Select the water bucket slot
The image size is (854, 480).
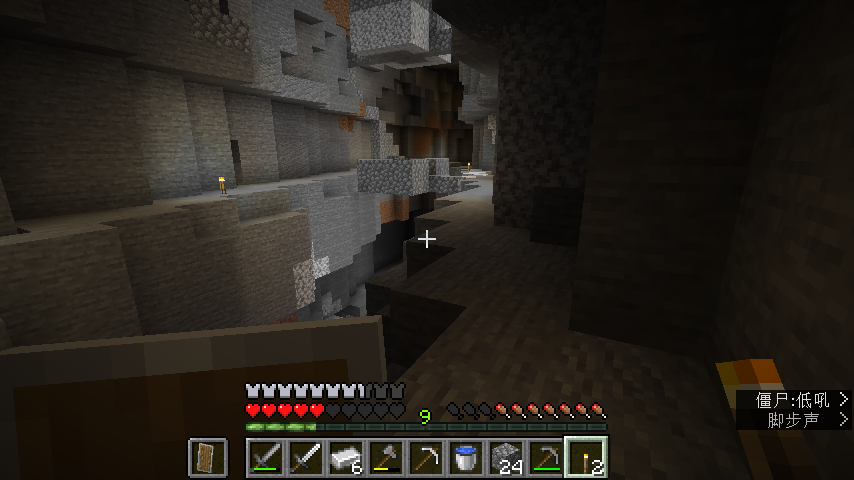[x=466, y=457]
